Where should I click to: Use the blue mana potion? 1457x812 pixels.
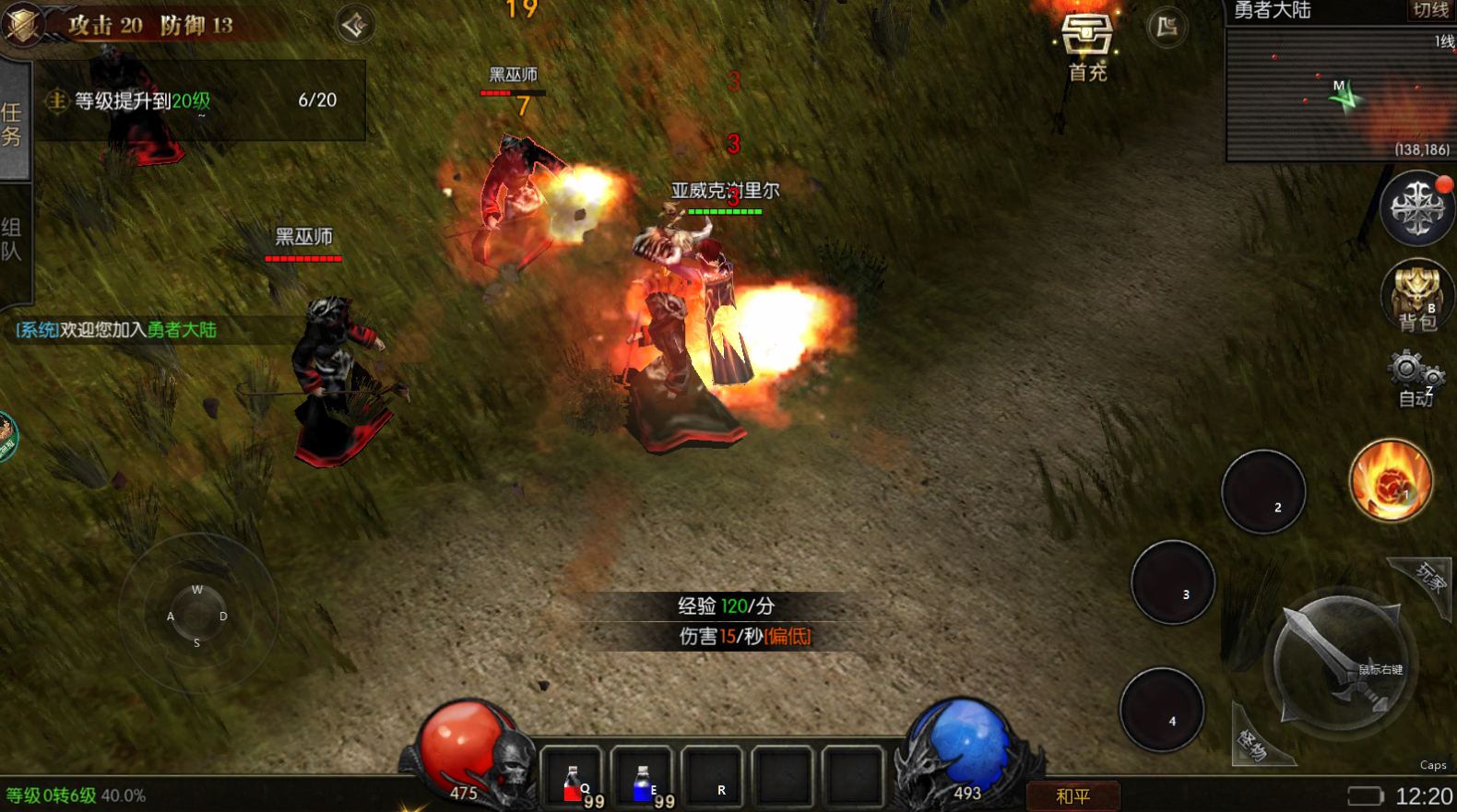click(643, 779)
